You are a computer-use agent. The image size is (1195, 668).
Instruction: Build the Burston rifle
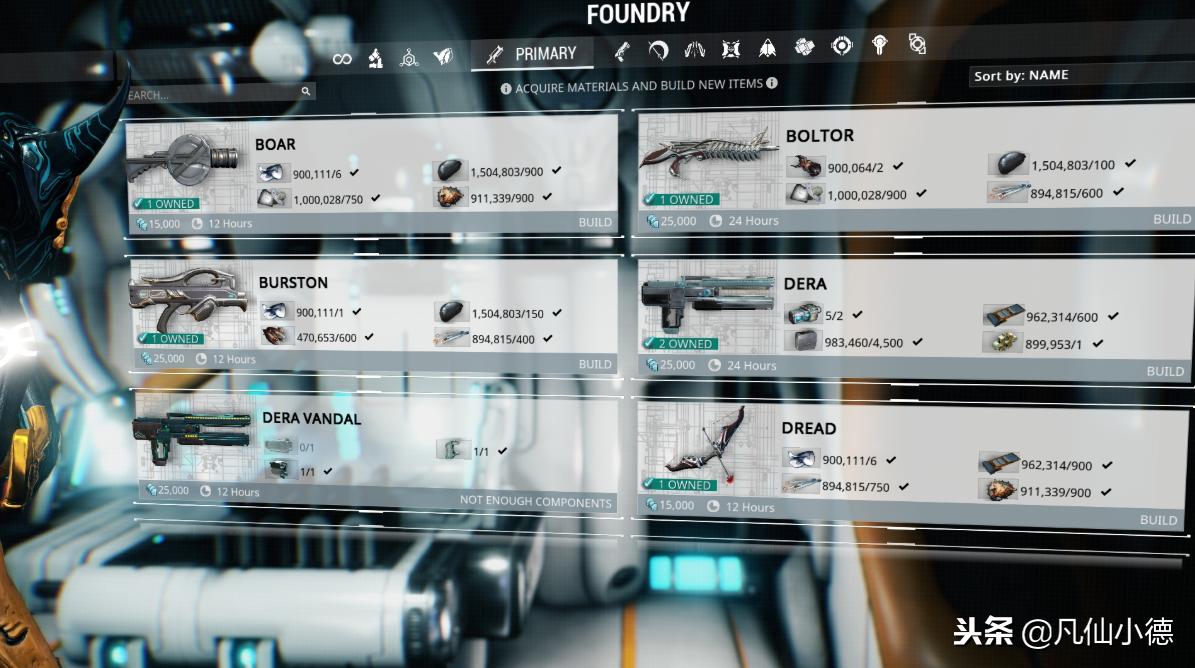(595, 364)
